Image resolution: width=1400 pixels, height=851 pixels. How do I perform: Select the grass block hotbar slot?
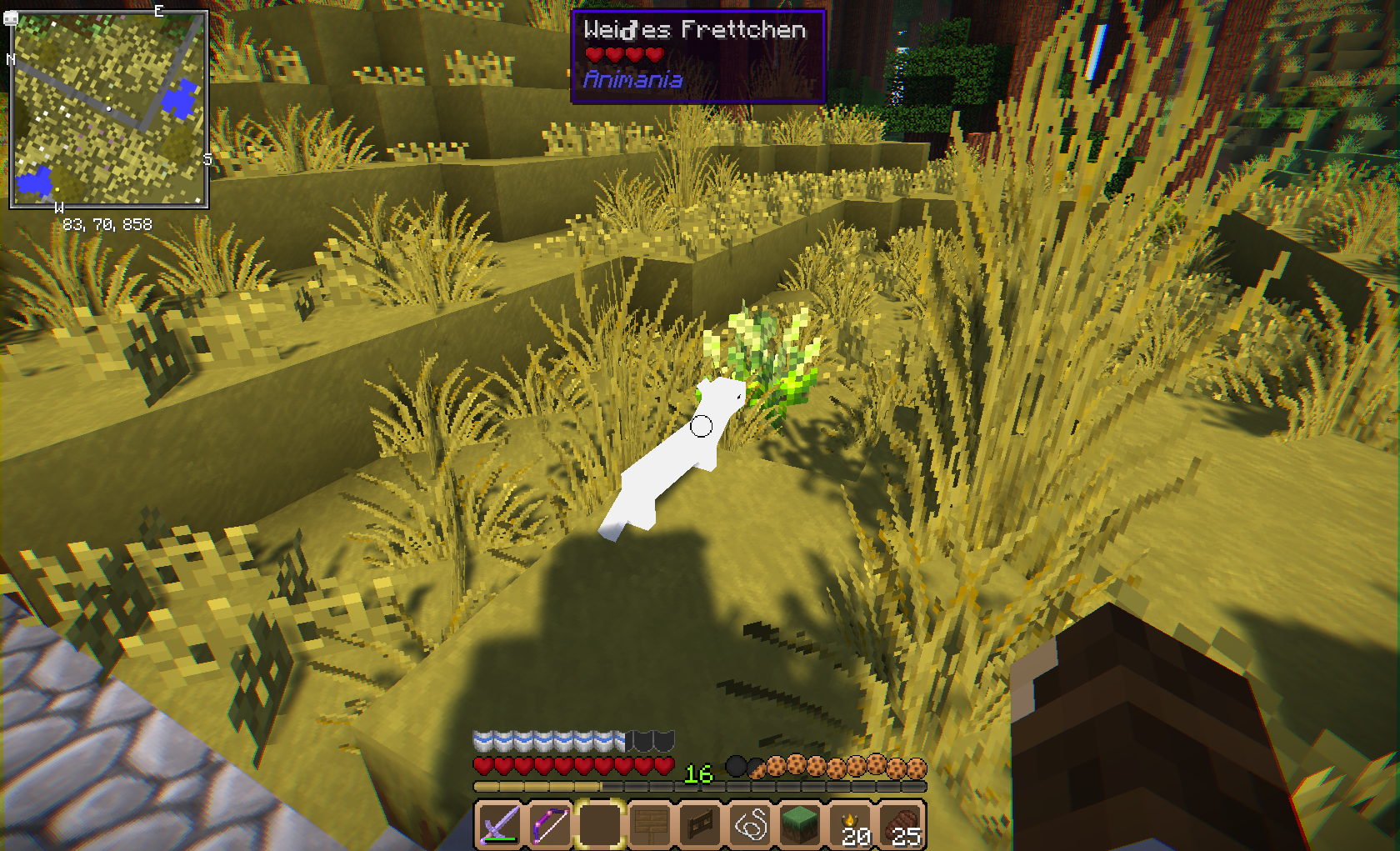tap(801, 825)
